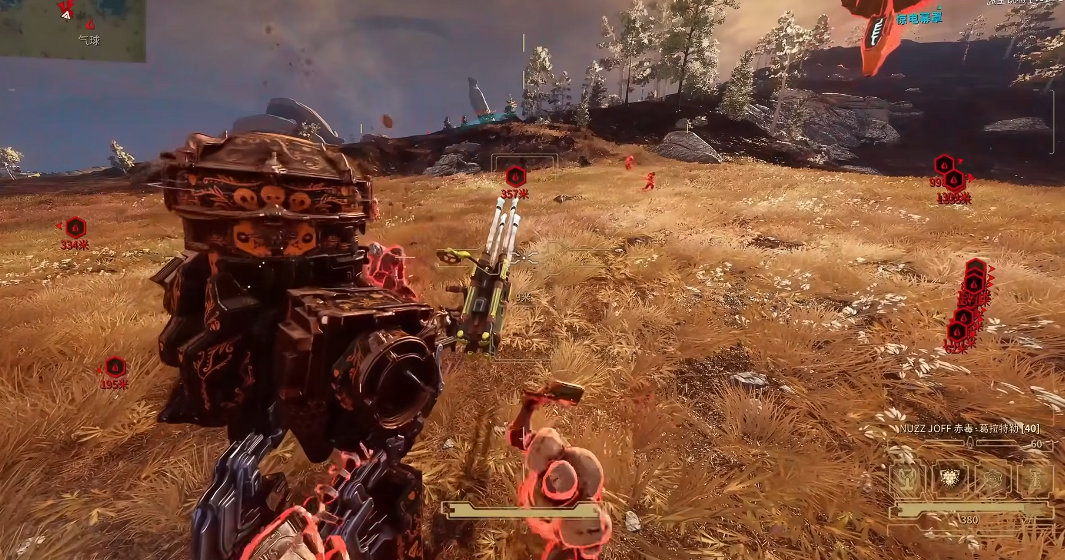Select the enemy marker labeled 357米

514,176
